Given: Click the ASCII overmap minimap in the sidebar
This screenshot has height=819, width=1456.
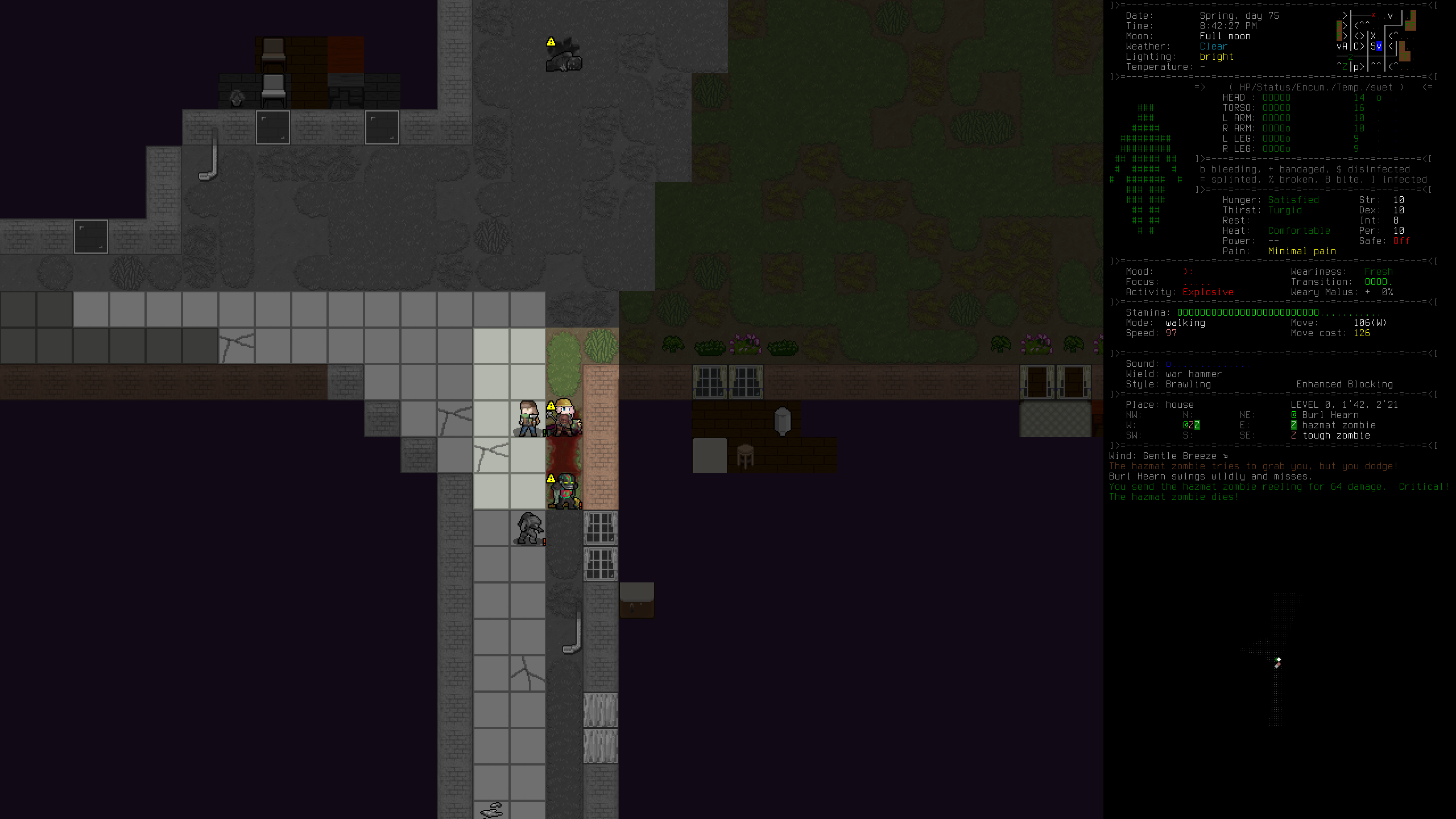Looking at the screenshot, I should [1375, 41].
